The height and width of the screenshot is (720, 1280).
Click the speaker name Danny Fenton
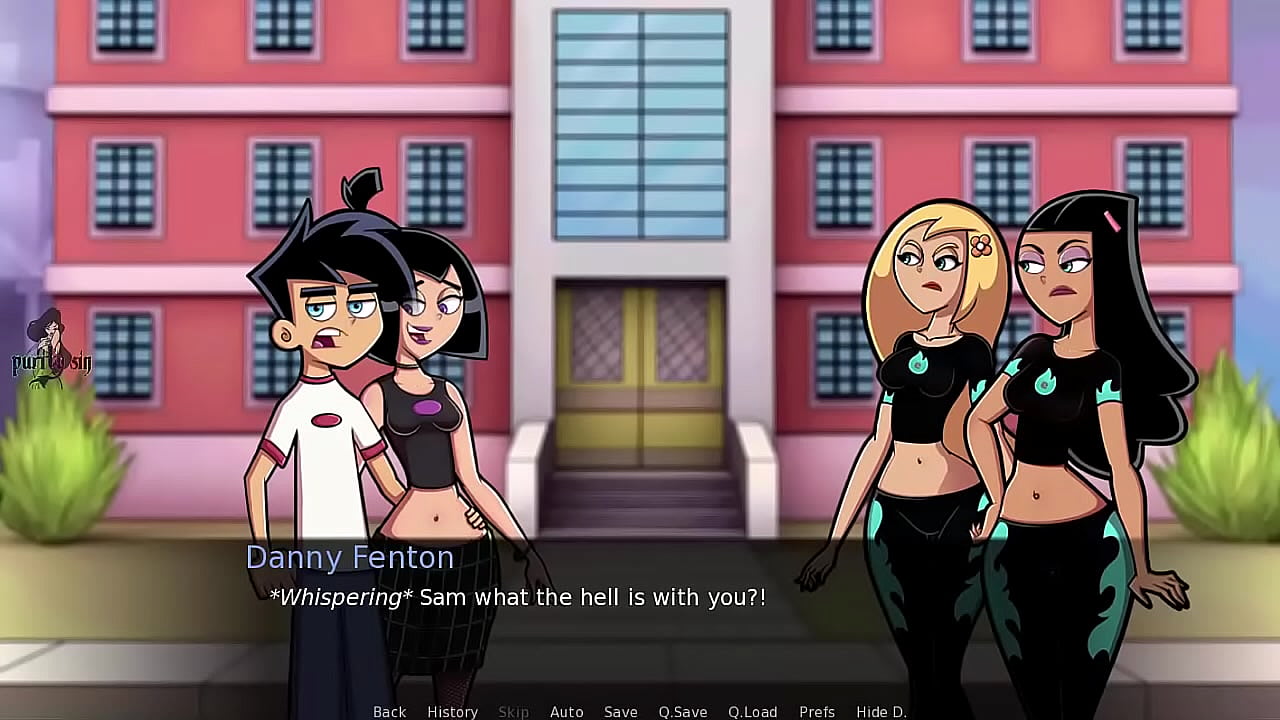(349, 558)
